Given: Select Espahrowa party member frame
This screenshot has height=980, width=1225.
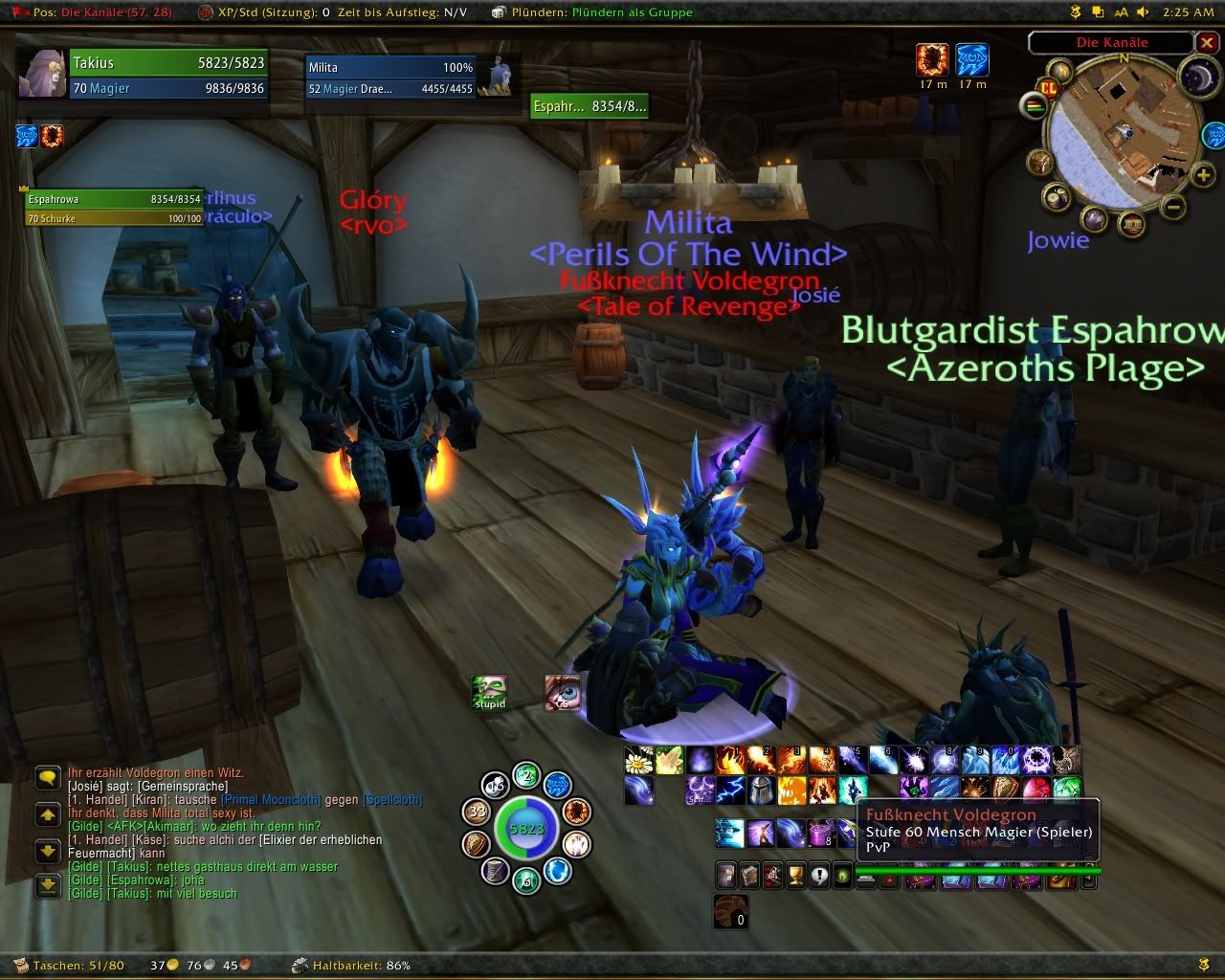Looking at the screenshot, I should pyautogui.click(x=115, y=208).
